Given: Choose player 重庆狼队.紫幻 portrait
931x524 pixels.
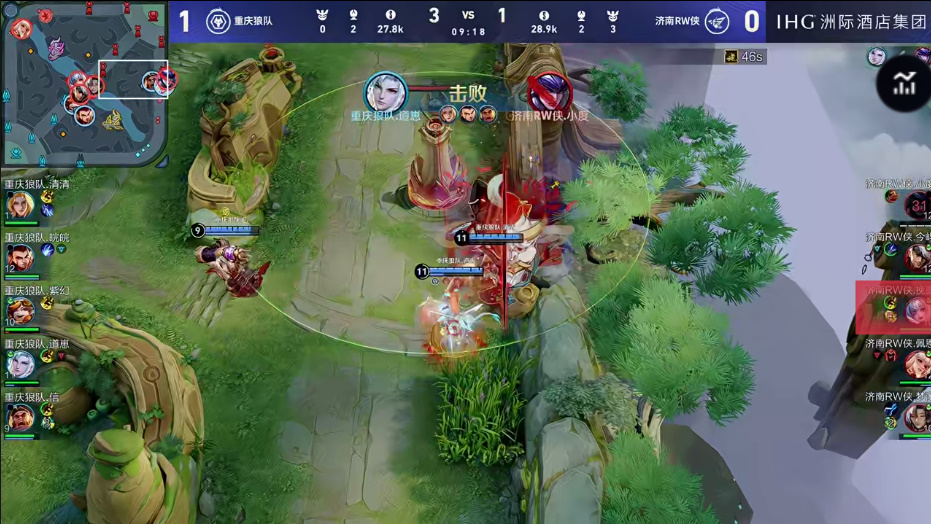Looking at the screenshot, I should coord(19,311).
